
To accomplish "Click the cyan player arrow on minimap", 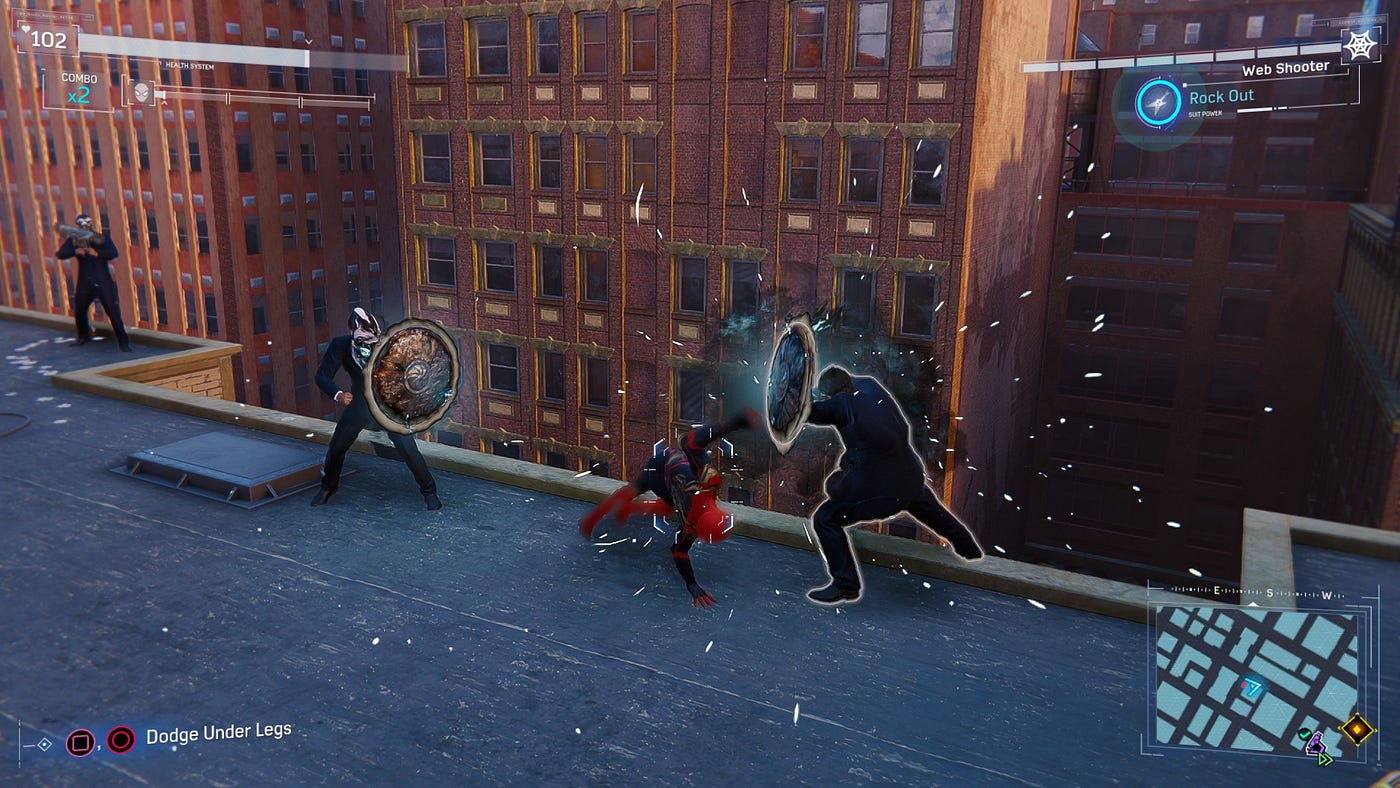I will click(x=1253, y=686).
